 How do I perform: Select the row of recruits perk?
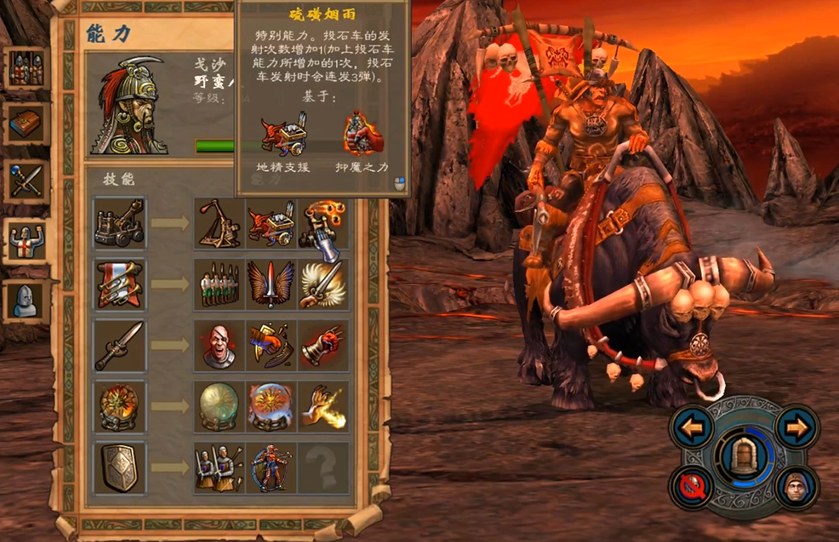tap(219, 284)
